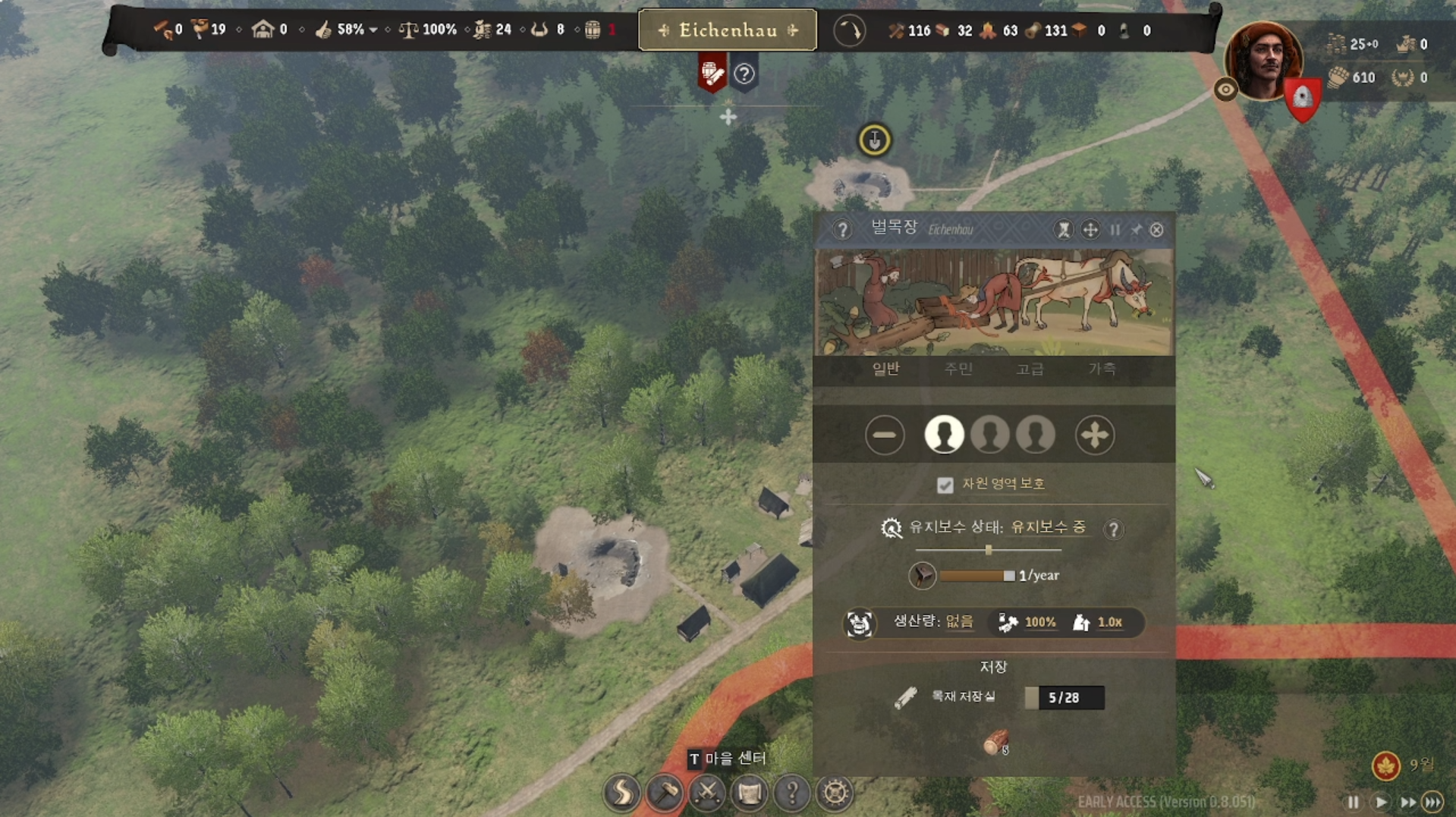Add a worker with the plus button
Viewport: 1456px width, 817px height.
click(1094, 435)
